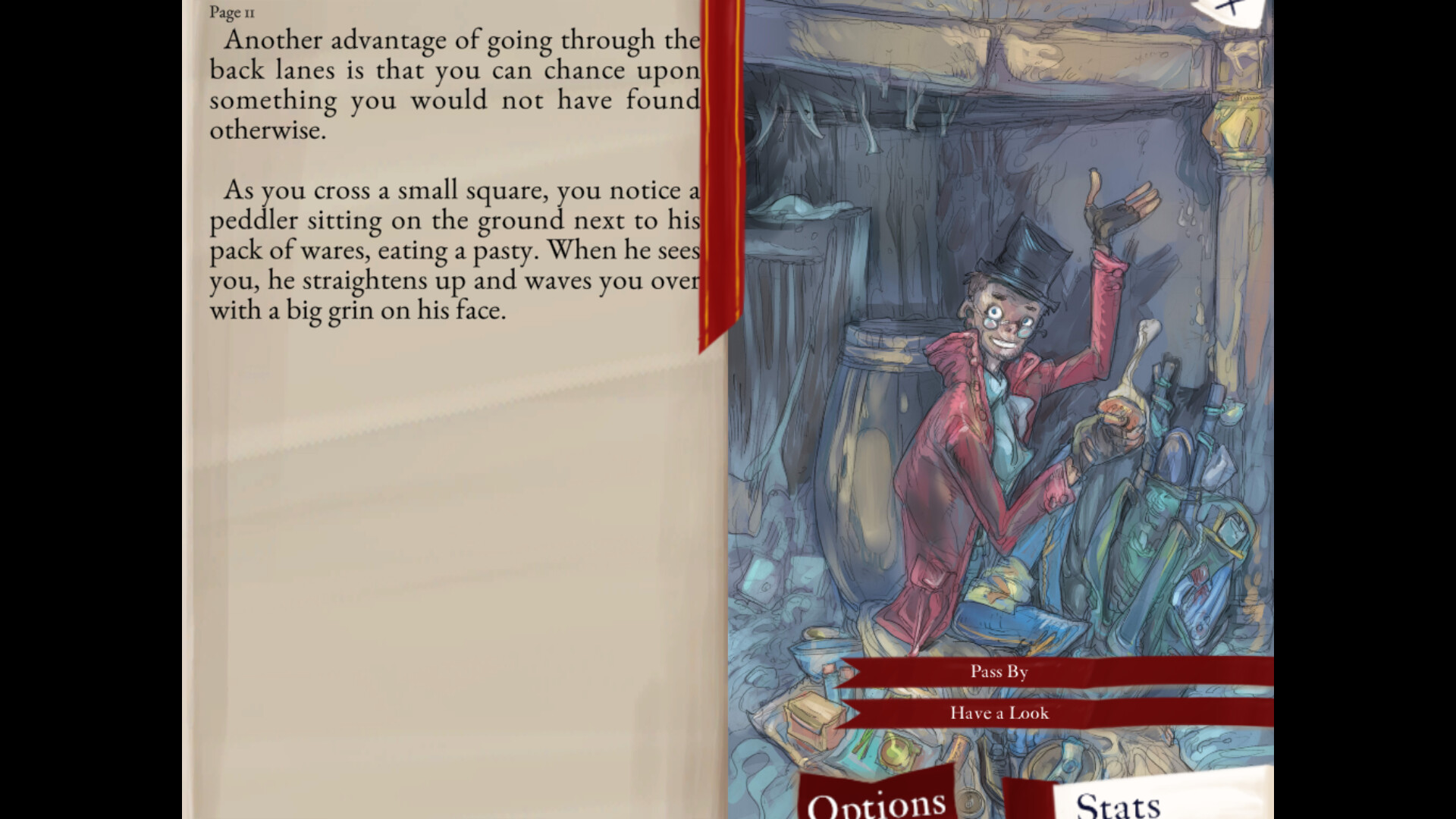Image resolution: width=1456 pixels, height=819 pixels.
Task: Click the red bookmark ribbon on the page
Action: (717, 174)
